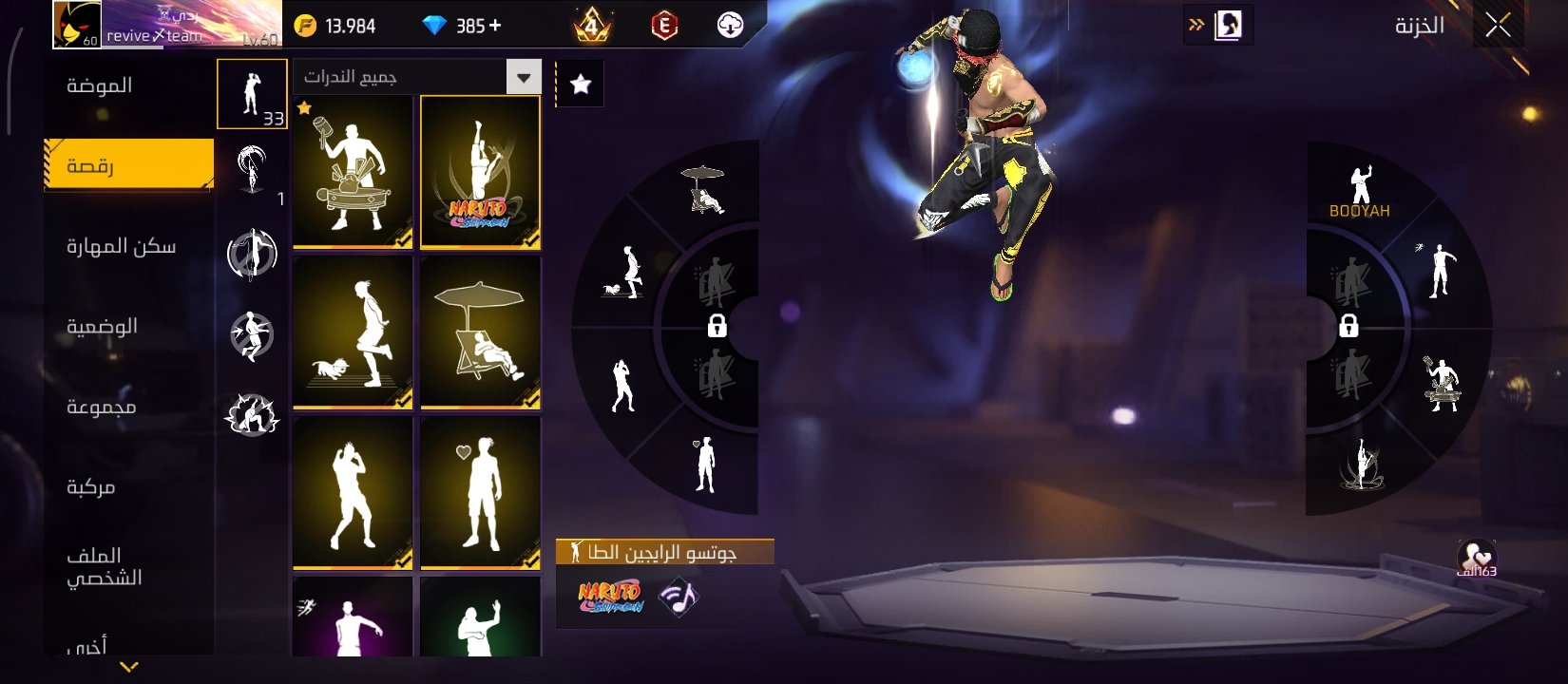Select the Naruto Shippuden emote tile
The height and width of the screenshot is (684, 1568).
click(x=480, y=173)
